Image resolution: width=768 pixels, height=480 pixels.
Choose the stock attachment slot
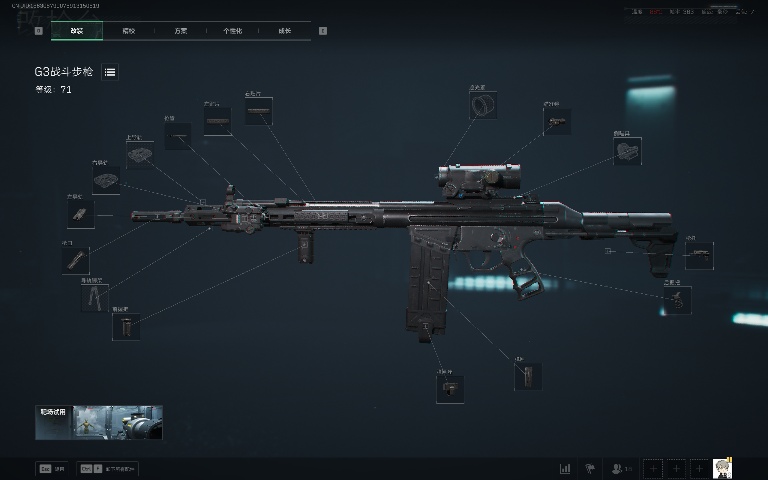(698, 256)
